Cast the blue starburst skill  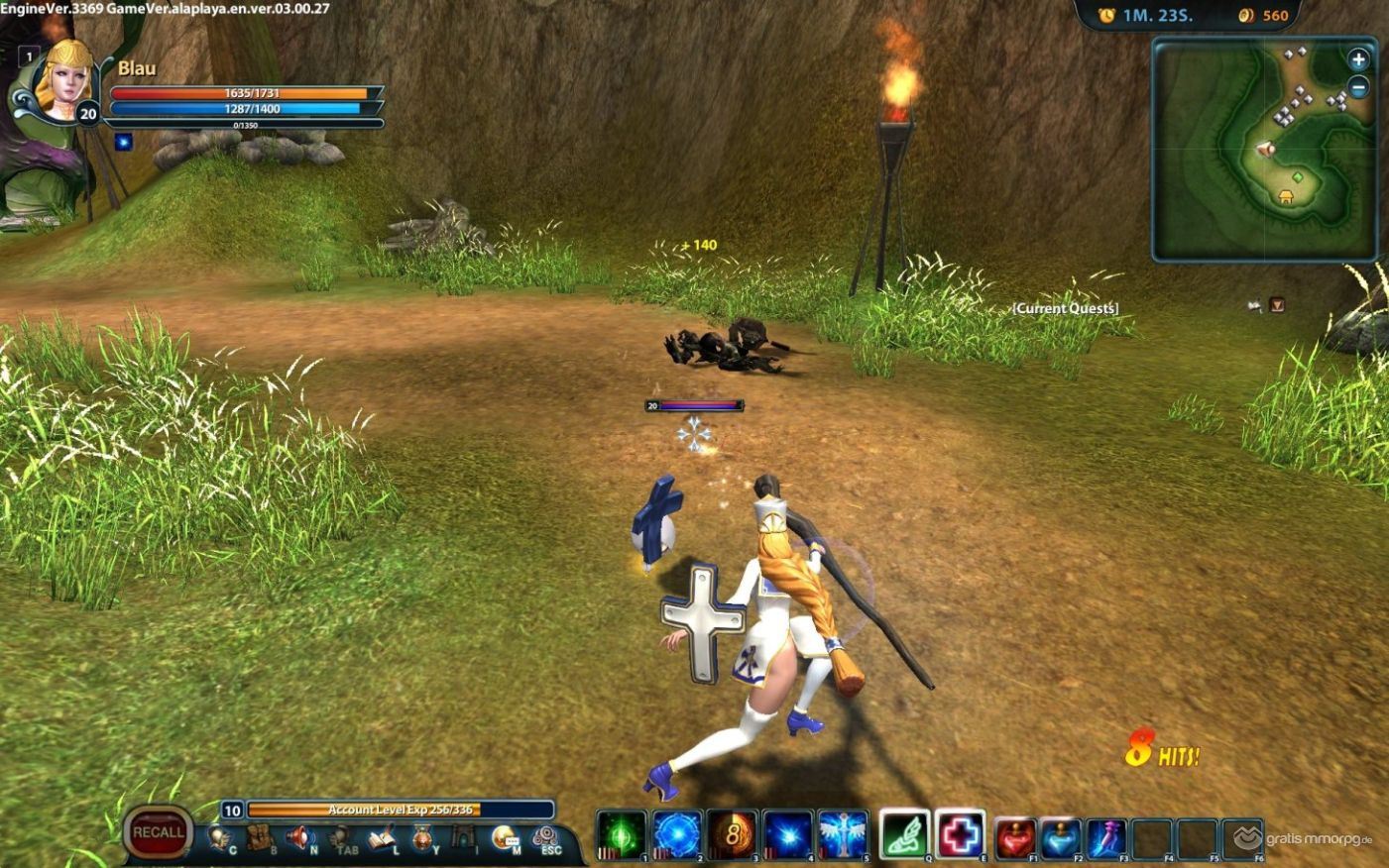pyautogui.click(x=788, y=835)
